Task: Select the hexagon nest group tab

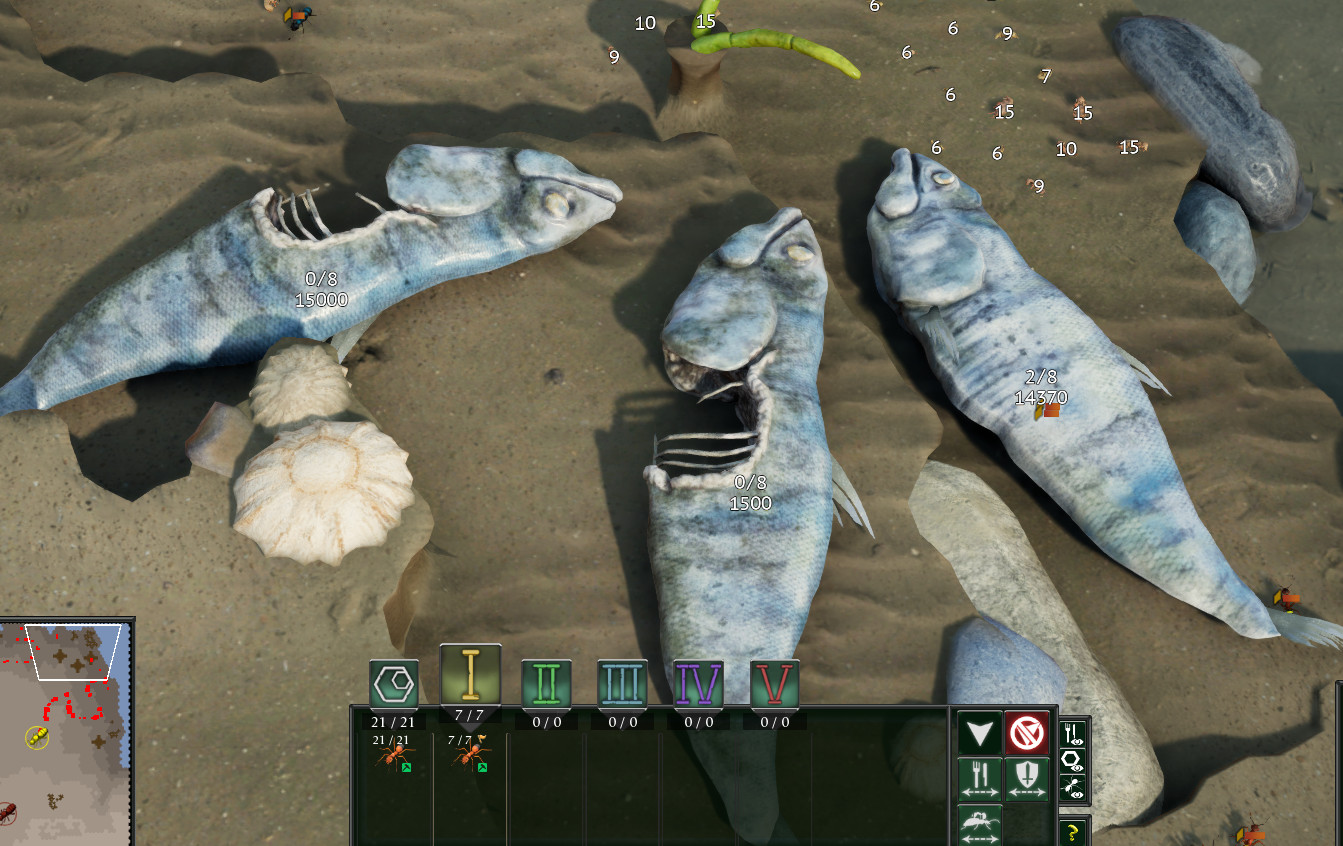Action: pyautogui.click(x=393, y=685)
